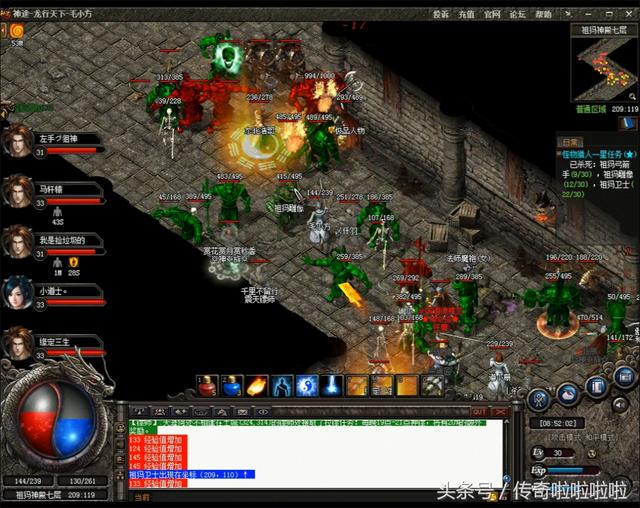Close the game window

click(x=626, y=14)
